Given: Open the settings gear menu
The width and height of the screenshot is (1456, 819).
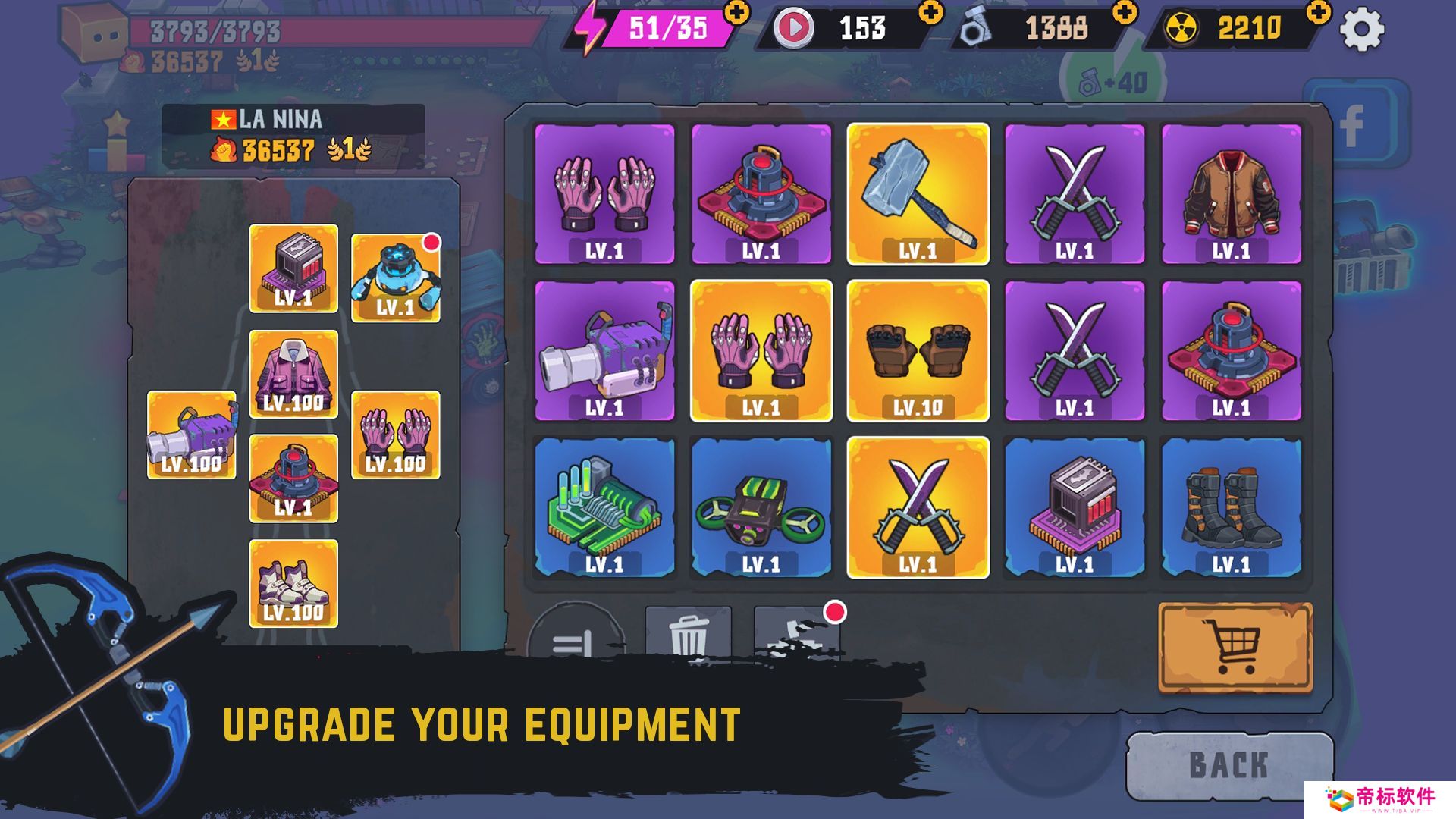Looking at the screenshot, I should click(1361, 30).
